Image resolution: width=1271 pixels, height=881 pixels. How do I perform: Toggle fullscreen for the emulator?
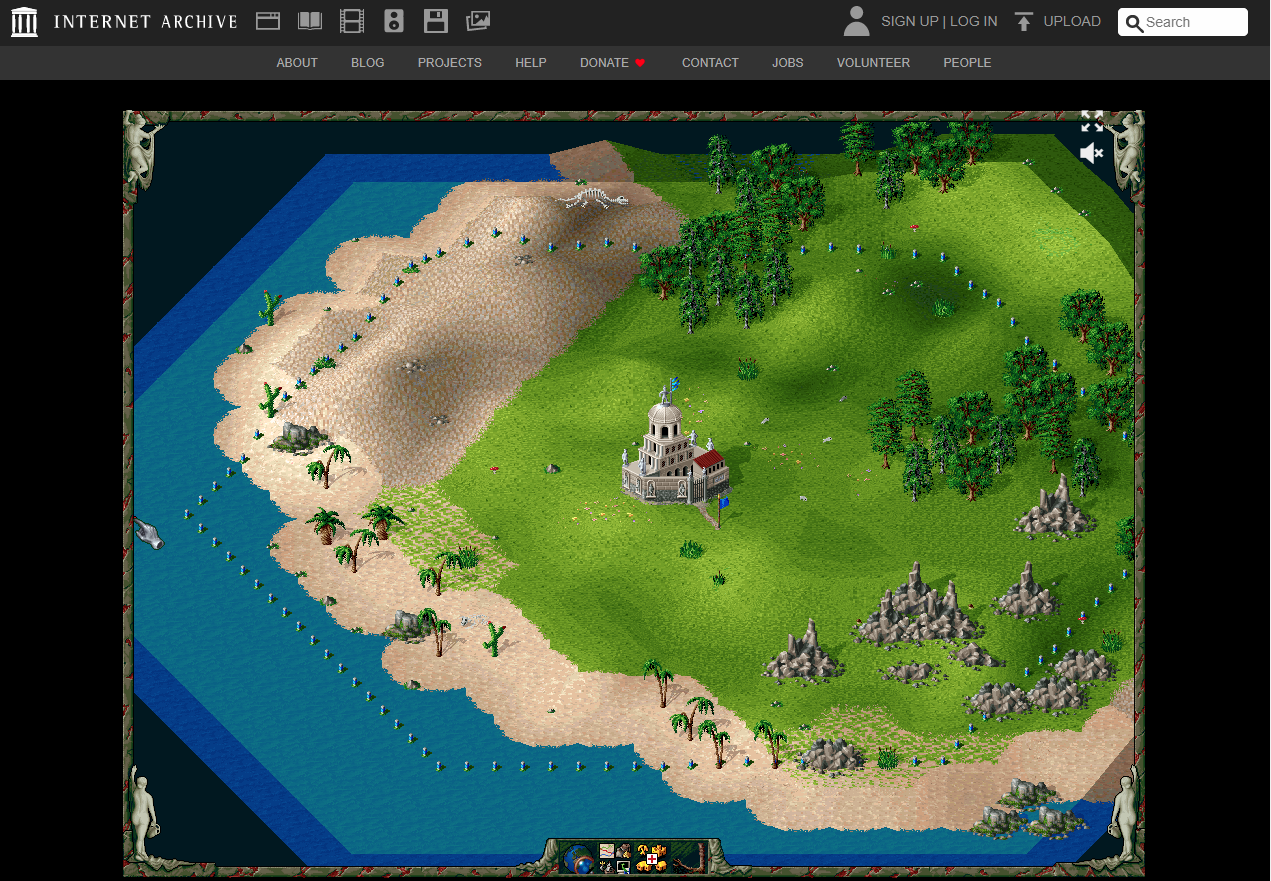click(x=1092, y=122)
